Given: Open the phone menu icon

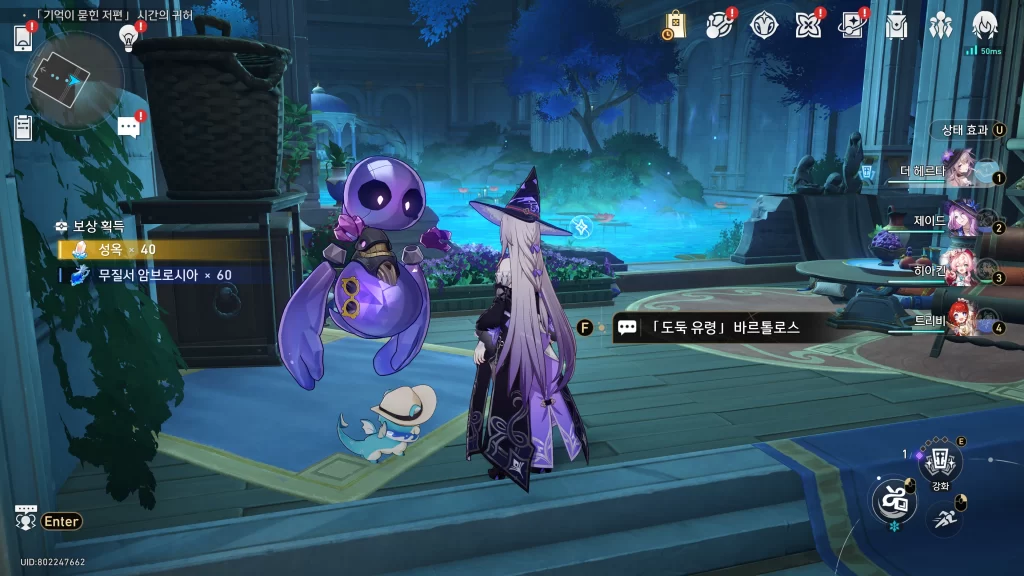Looking at the screenshot, I should click(23, 38).
